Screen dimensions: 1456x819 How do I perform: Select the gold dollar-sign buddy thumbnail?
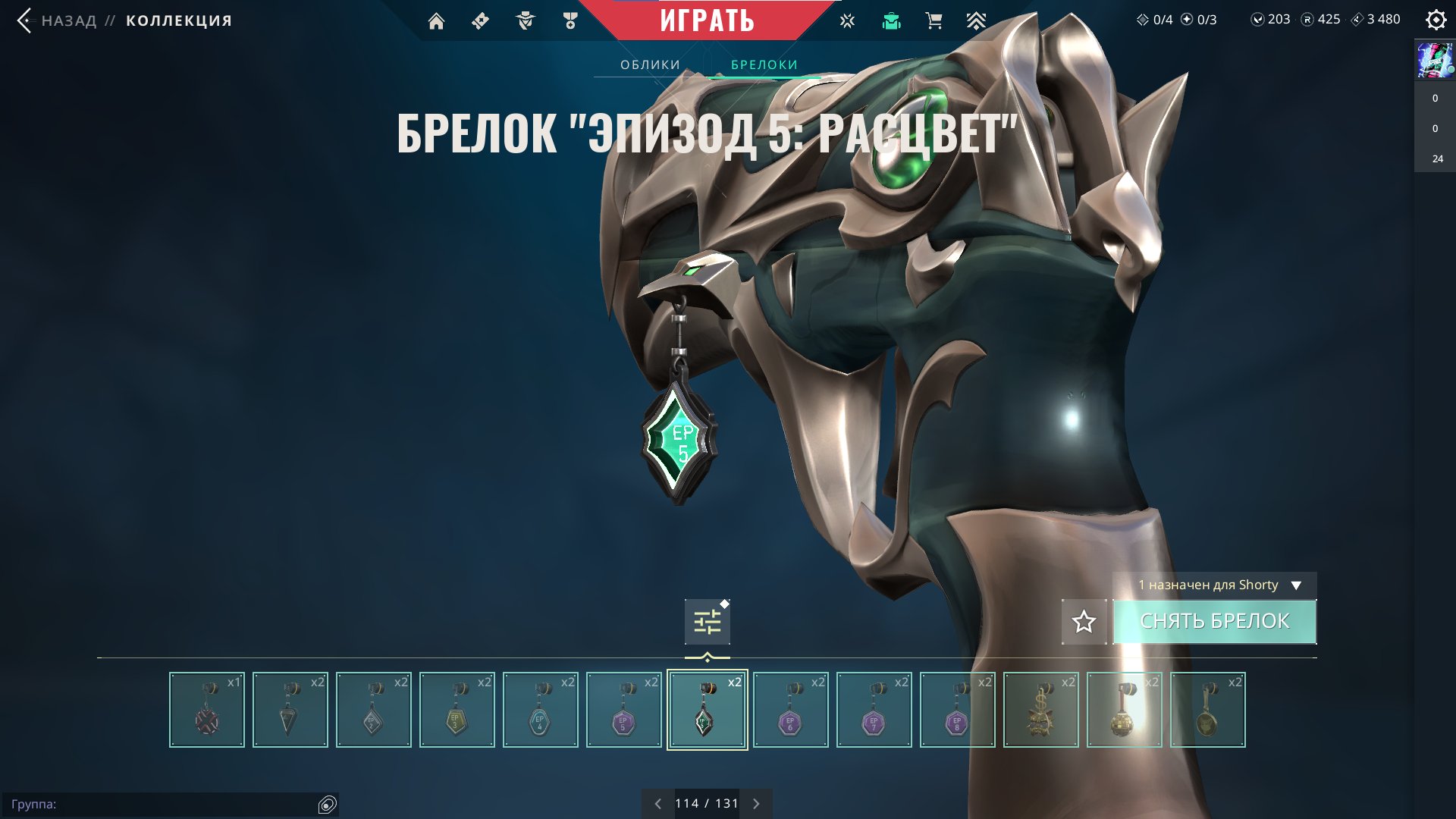tap(1040, 710)
